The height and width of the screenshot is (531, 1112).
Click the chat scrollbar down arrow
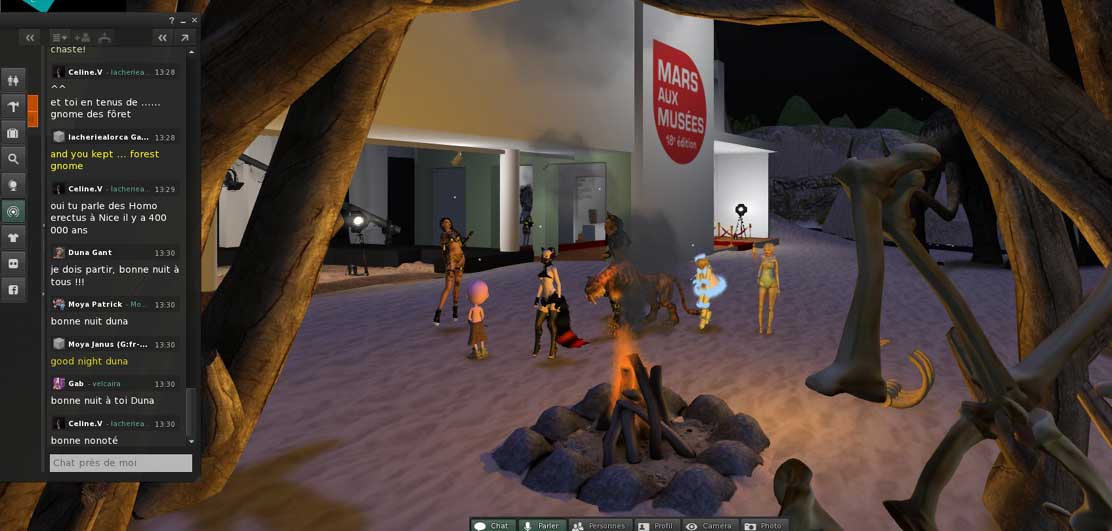(191, 441)
